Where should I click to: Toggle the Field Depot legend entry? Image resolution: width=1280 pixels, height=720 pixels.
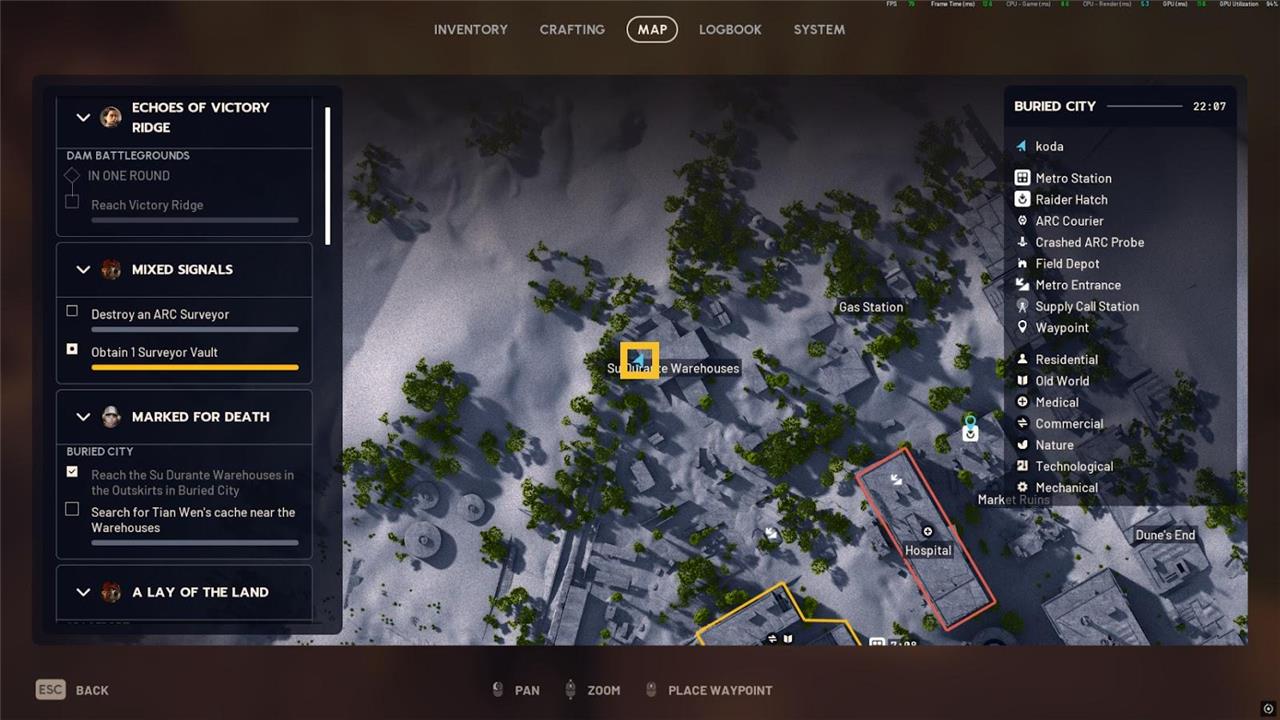[x=1067, y=264]
